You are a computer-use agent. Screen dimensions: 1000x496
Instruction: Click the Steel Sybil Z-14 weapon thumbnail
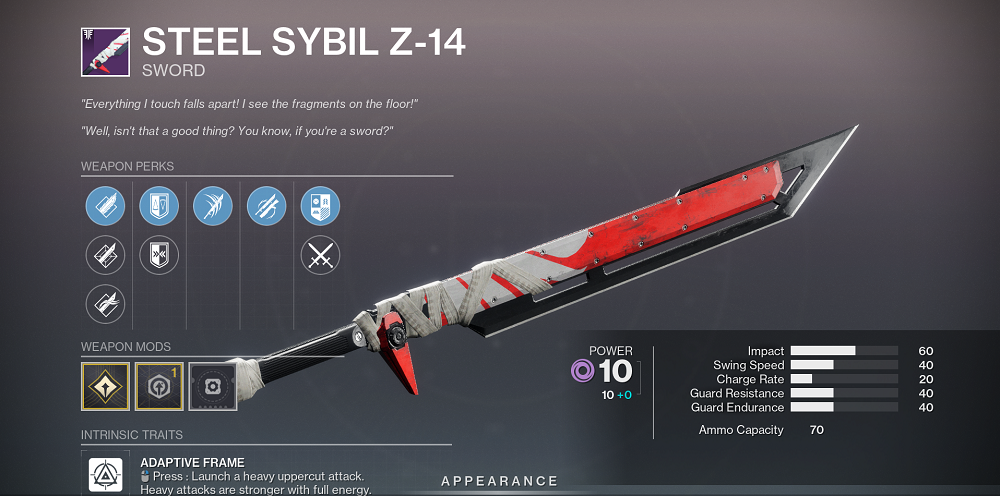click(105, 52)
